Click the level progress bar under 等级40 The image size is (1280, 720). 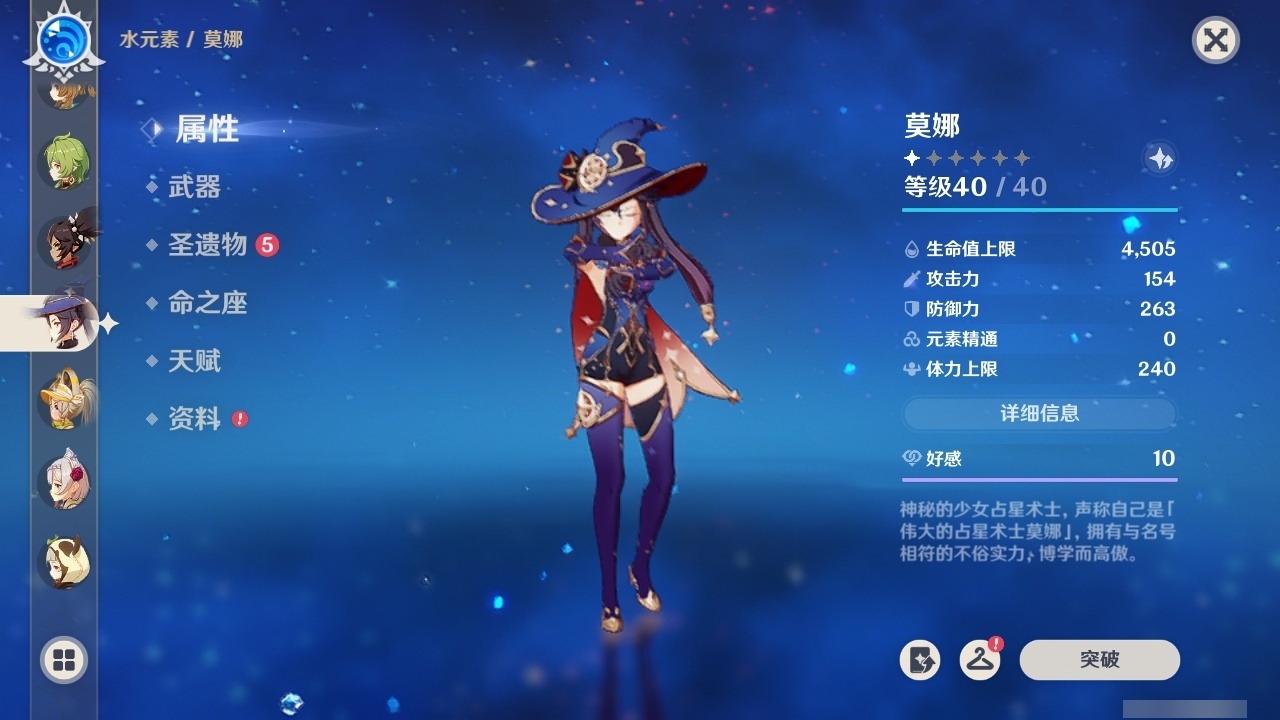click(x=1040, y=211)
